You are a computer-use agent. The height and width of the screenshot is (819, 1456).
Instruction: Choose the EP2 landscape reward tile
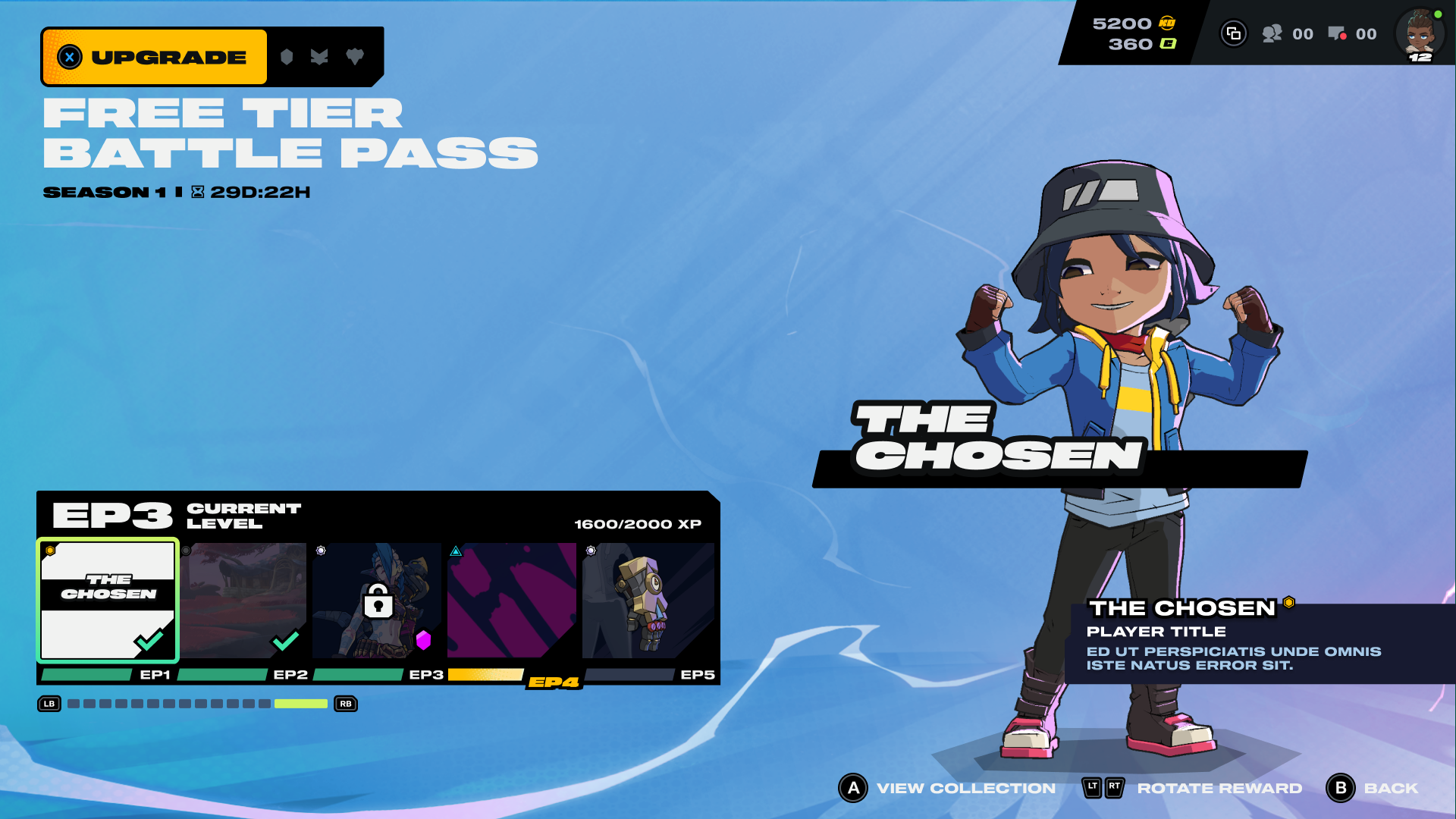(243, 600)
